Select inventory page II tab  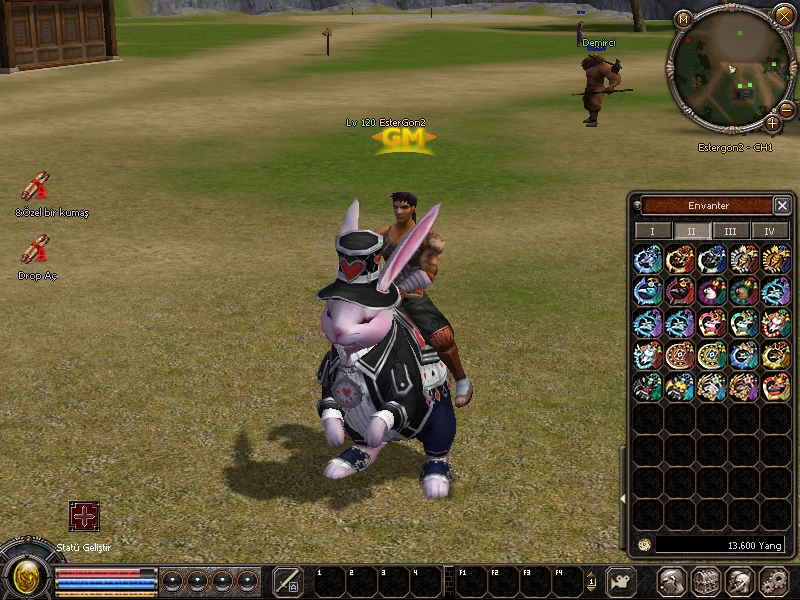pyautogui.click(x=691, y=231)
